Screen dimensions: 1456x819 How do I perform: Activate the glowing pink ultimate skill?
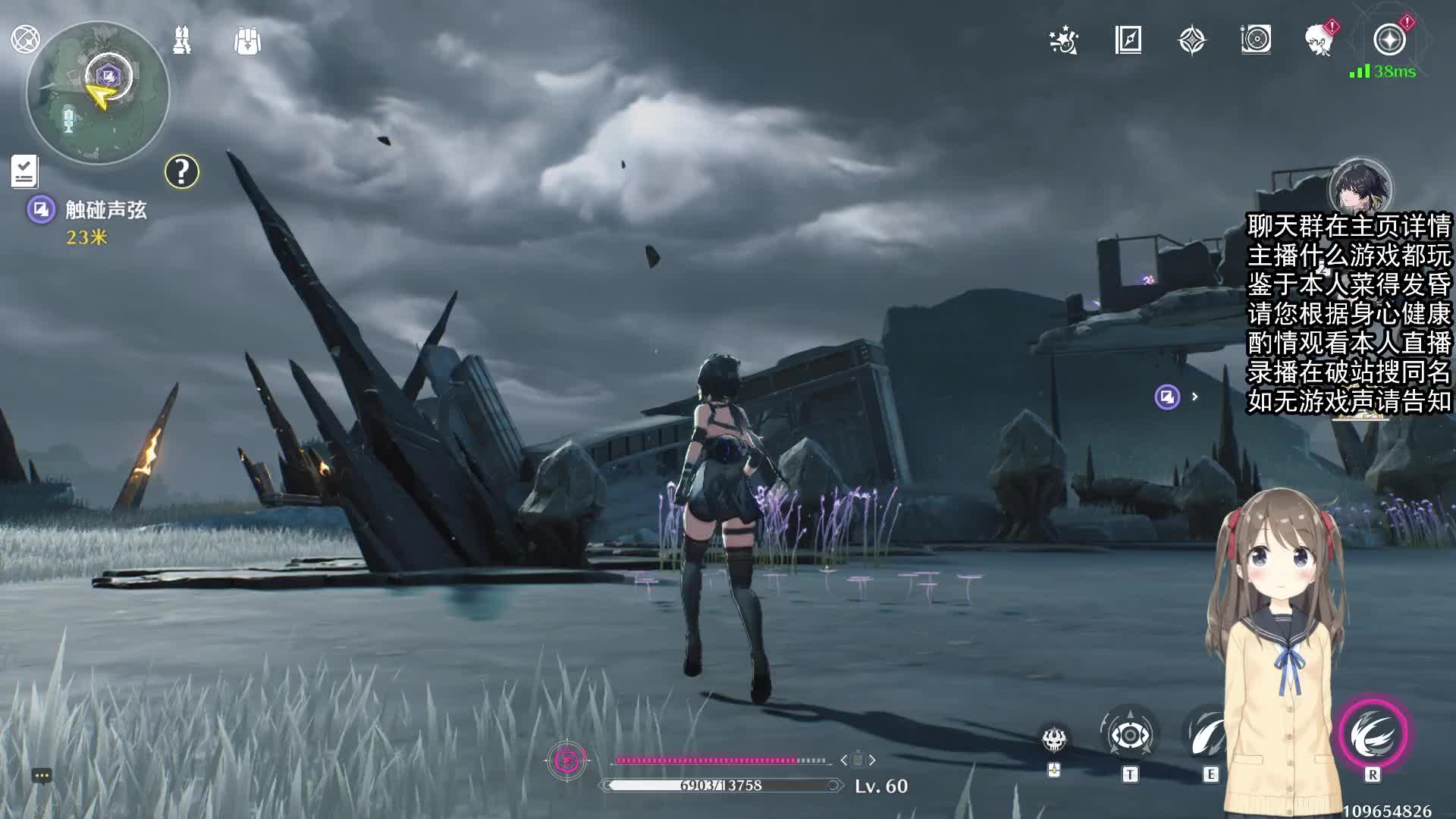(x=1373, y=734)
